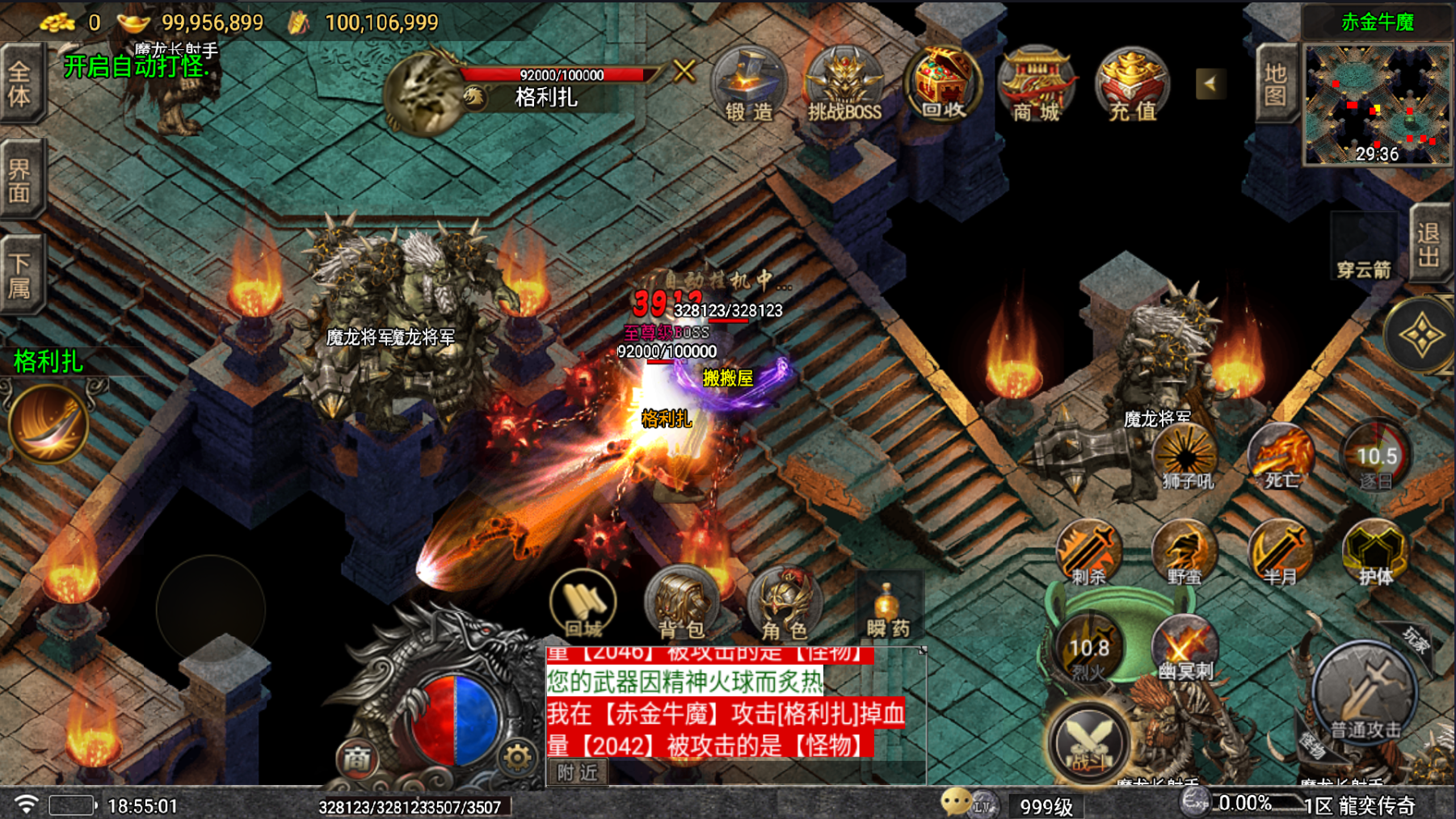Open the 地图 map button

click(x=1275, y=85)
